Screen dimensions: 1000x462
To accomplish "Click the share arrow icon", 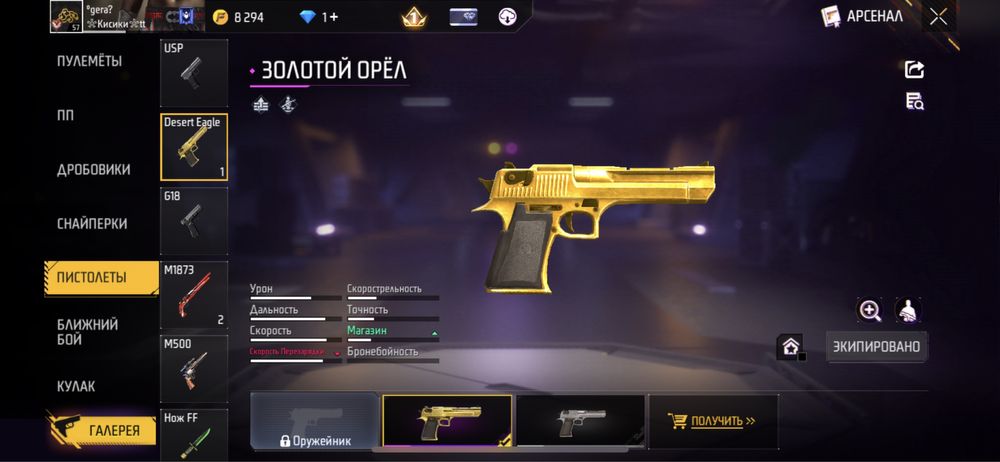I will [914, 69].
